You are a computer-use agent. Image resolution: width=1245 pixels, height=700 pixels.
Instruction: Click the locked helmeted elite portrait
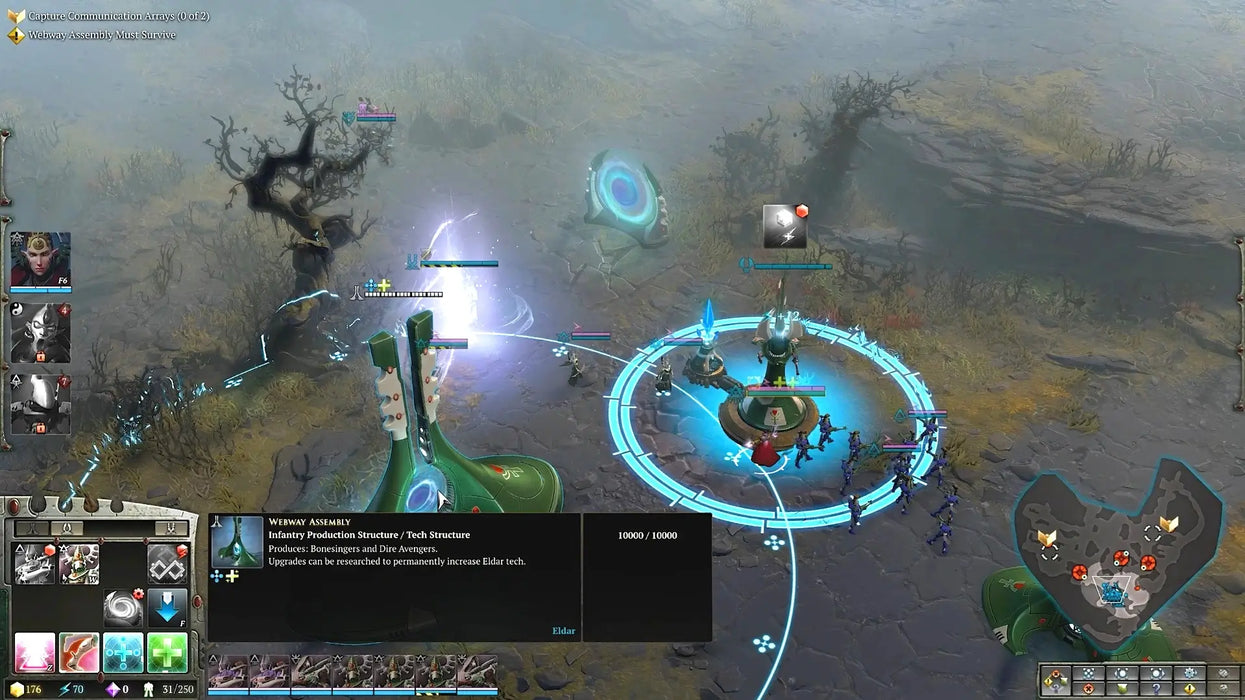point(40,404)
